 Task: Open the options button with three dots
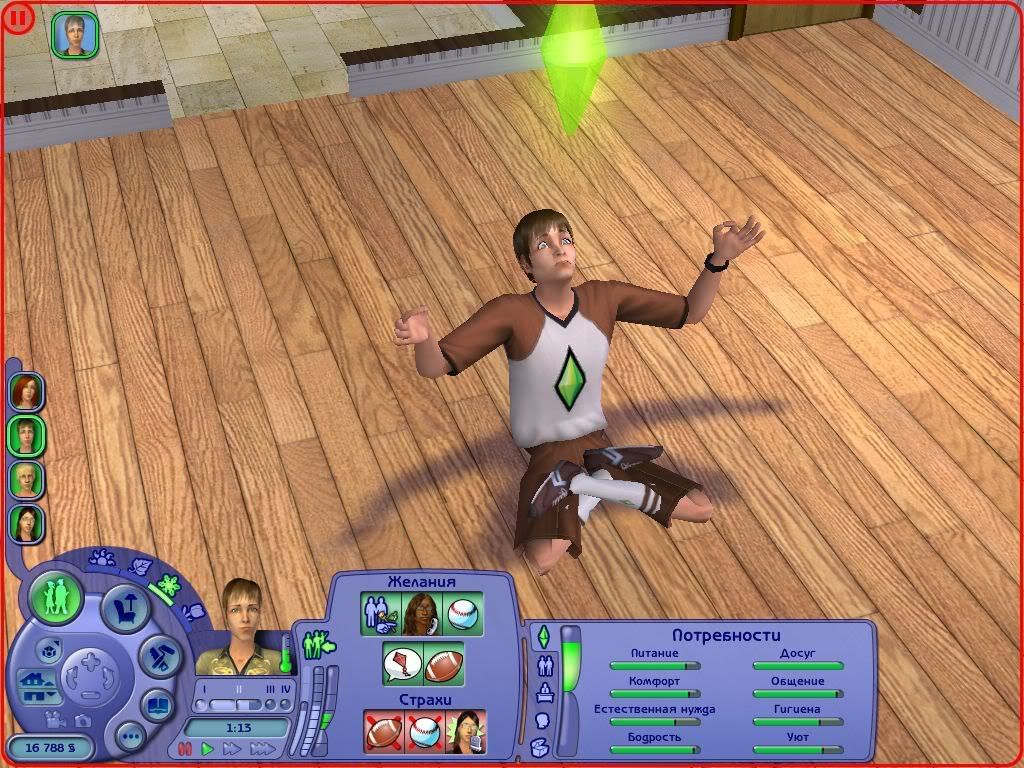pos(131,738)
